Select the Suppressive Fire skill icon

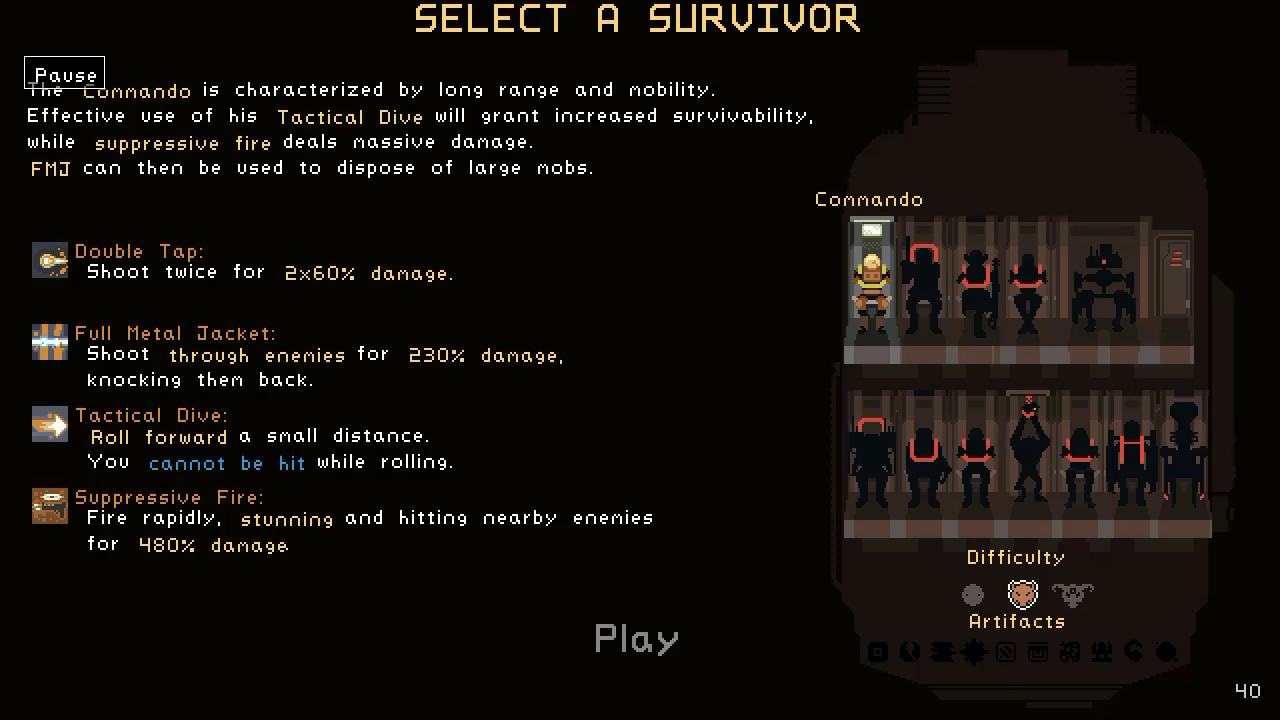(50, 506)
